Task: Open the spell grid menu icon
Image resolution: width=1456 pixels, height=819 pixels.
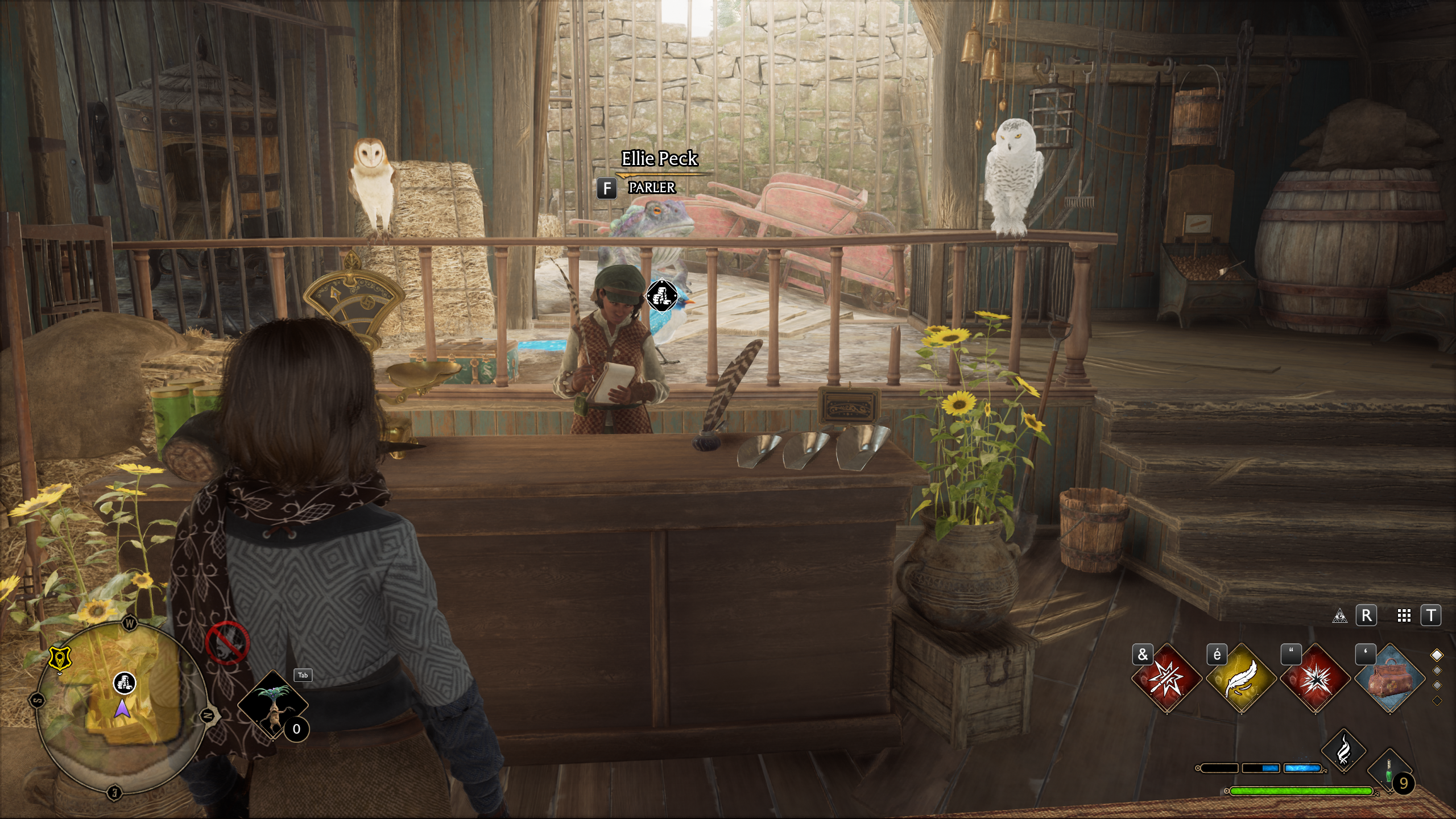Action: (1404, 616)
